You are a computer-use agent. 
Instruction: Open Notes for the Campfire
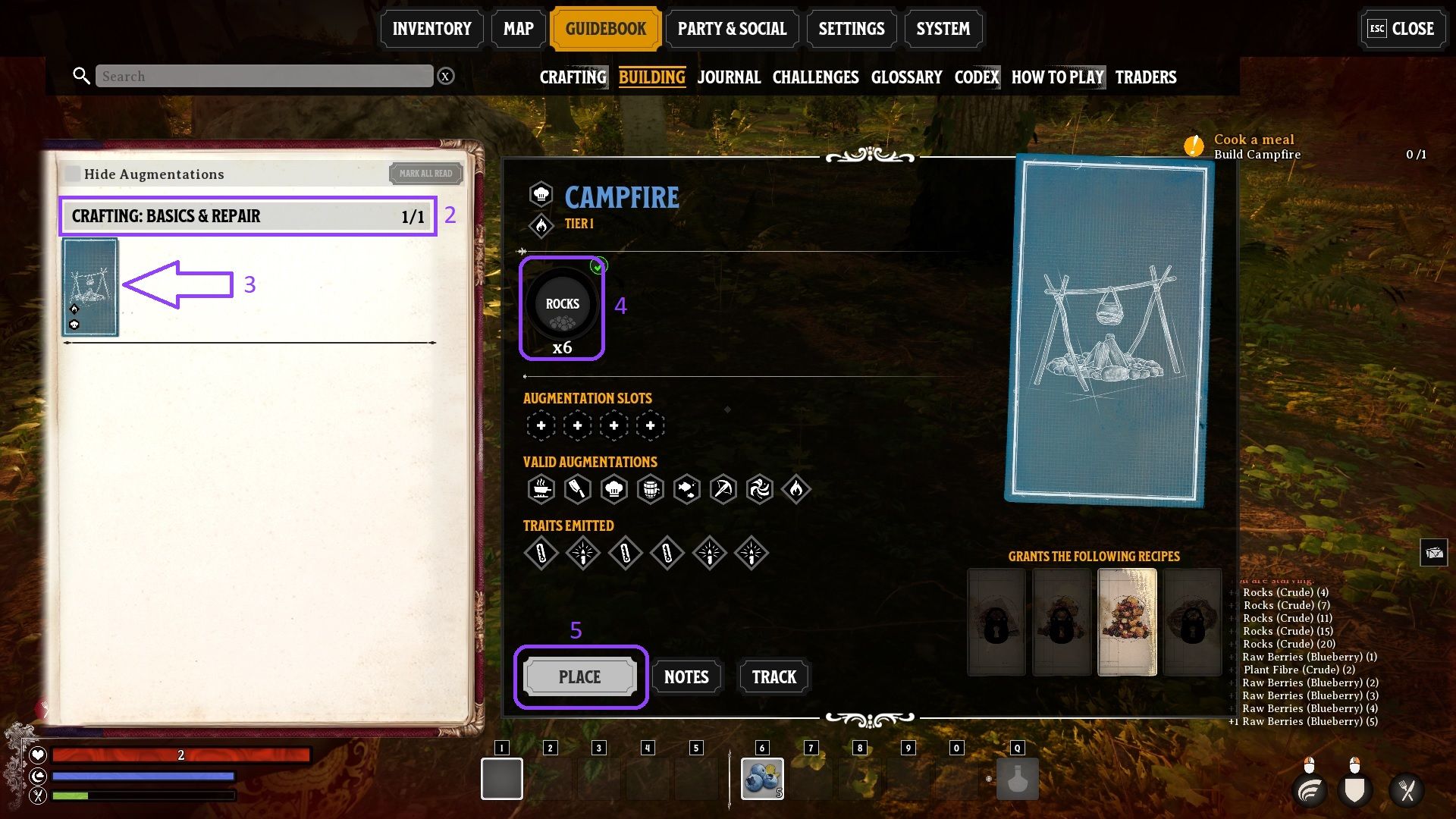pos(686,677)
